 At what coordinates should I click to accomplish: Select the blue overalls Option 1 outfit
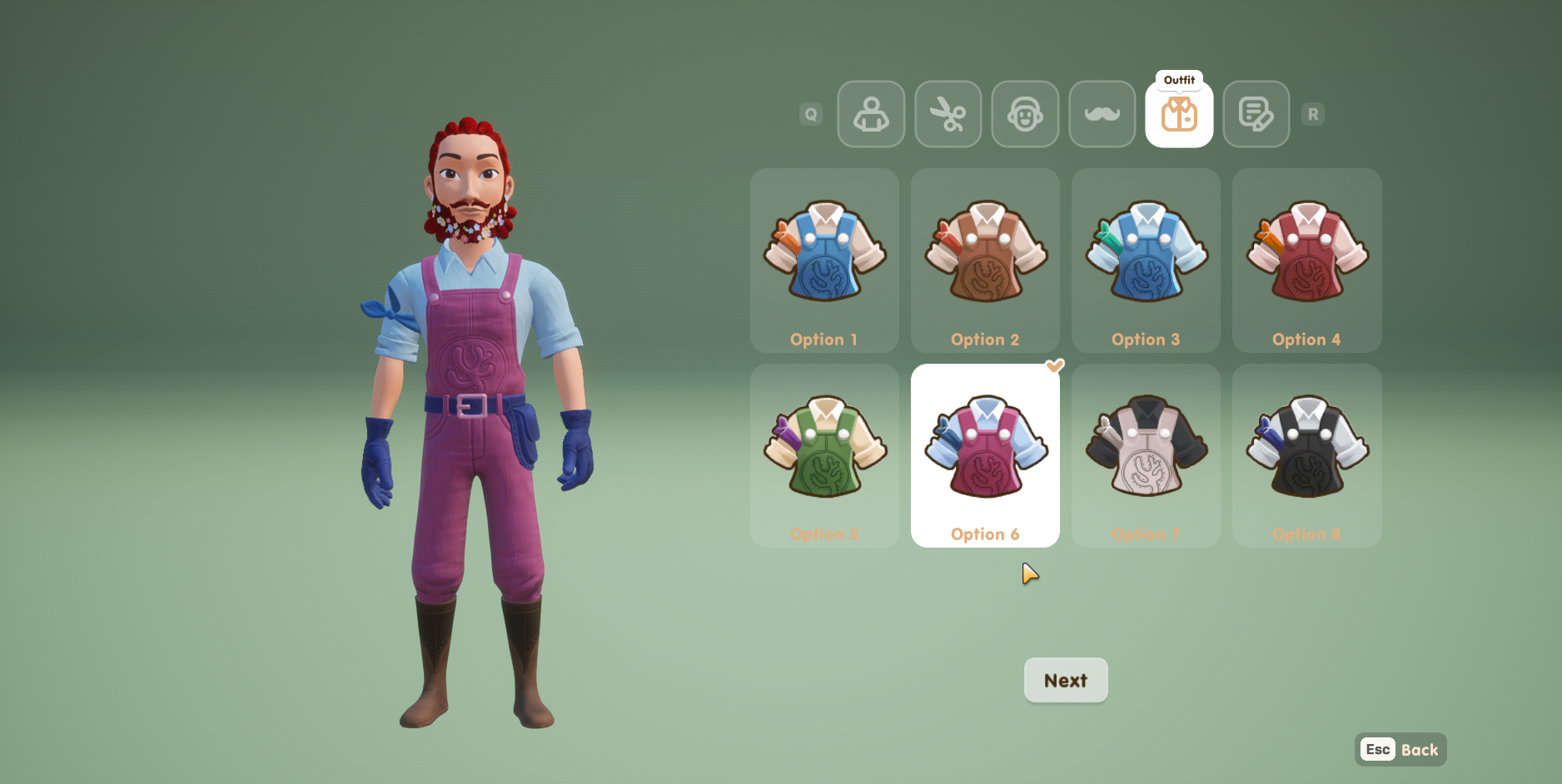point(824,260)
